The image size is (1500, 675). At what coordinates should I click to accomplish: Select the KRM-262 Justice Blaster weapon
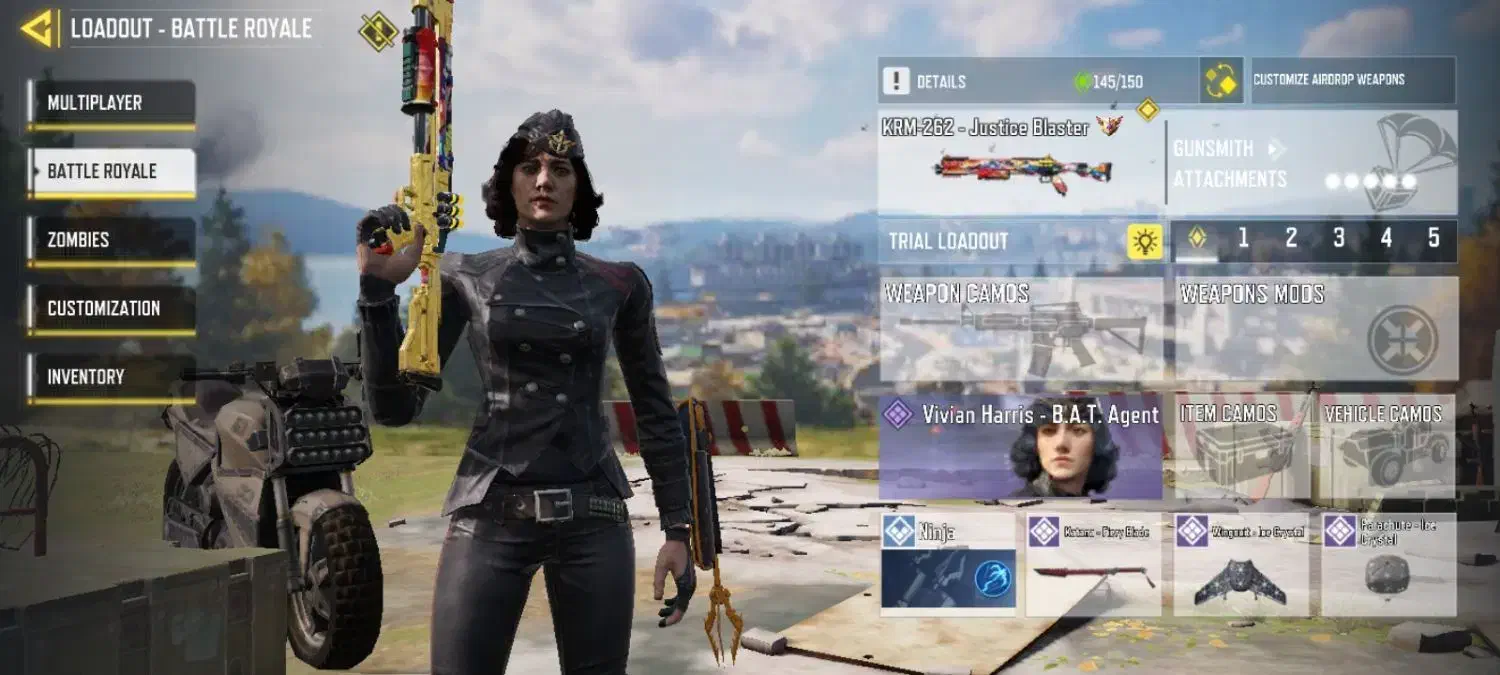(x=1020, y=163)
